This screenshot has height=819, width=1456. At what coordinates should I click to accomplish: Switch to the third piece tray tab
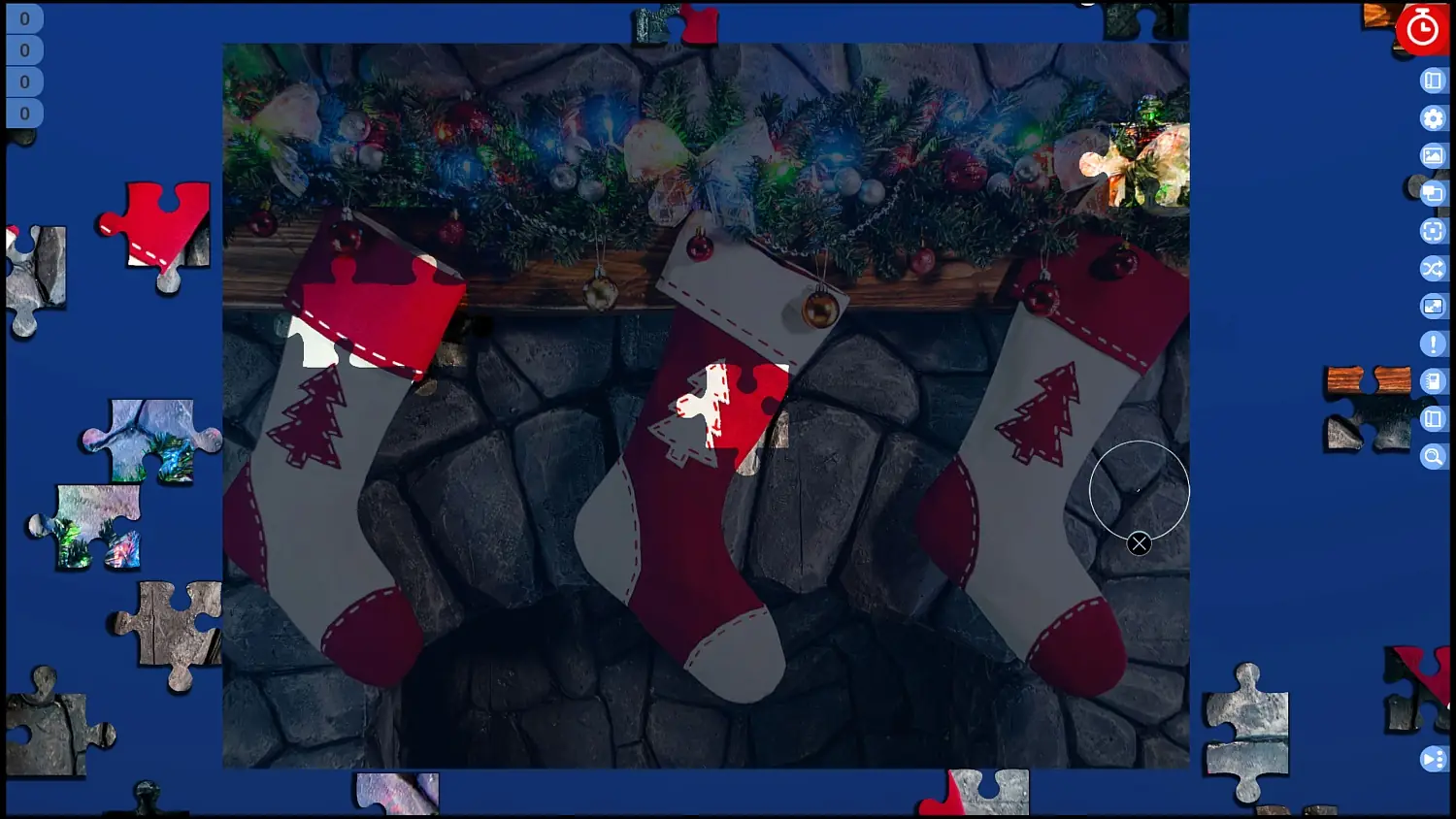24,82
